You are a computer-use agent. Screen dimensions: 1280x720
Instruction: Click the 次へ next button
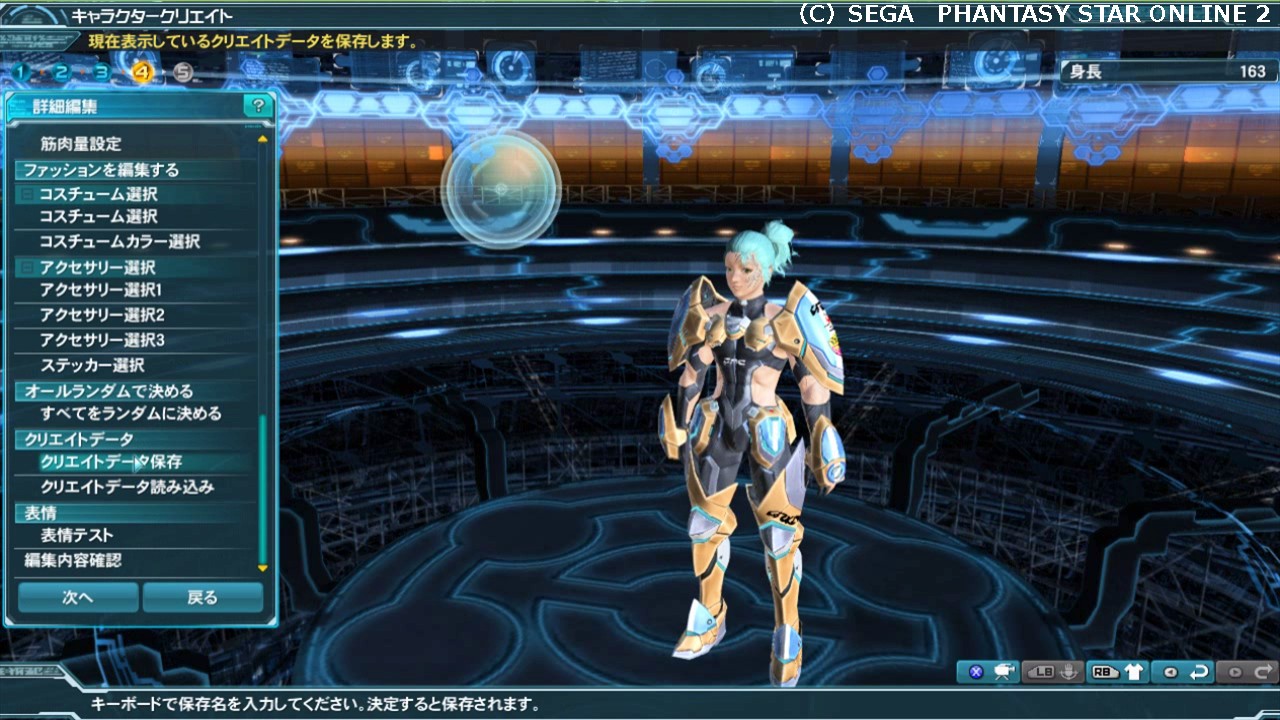(x=78, y=597)
